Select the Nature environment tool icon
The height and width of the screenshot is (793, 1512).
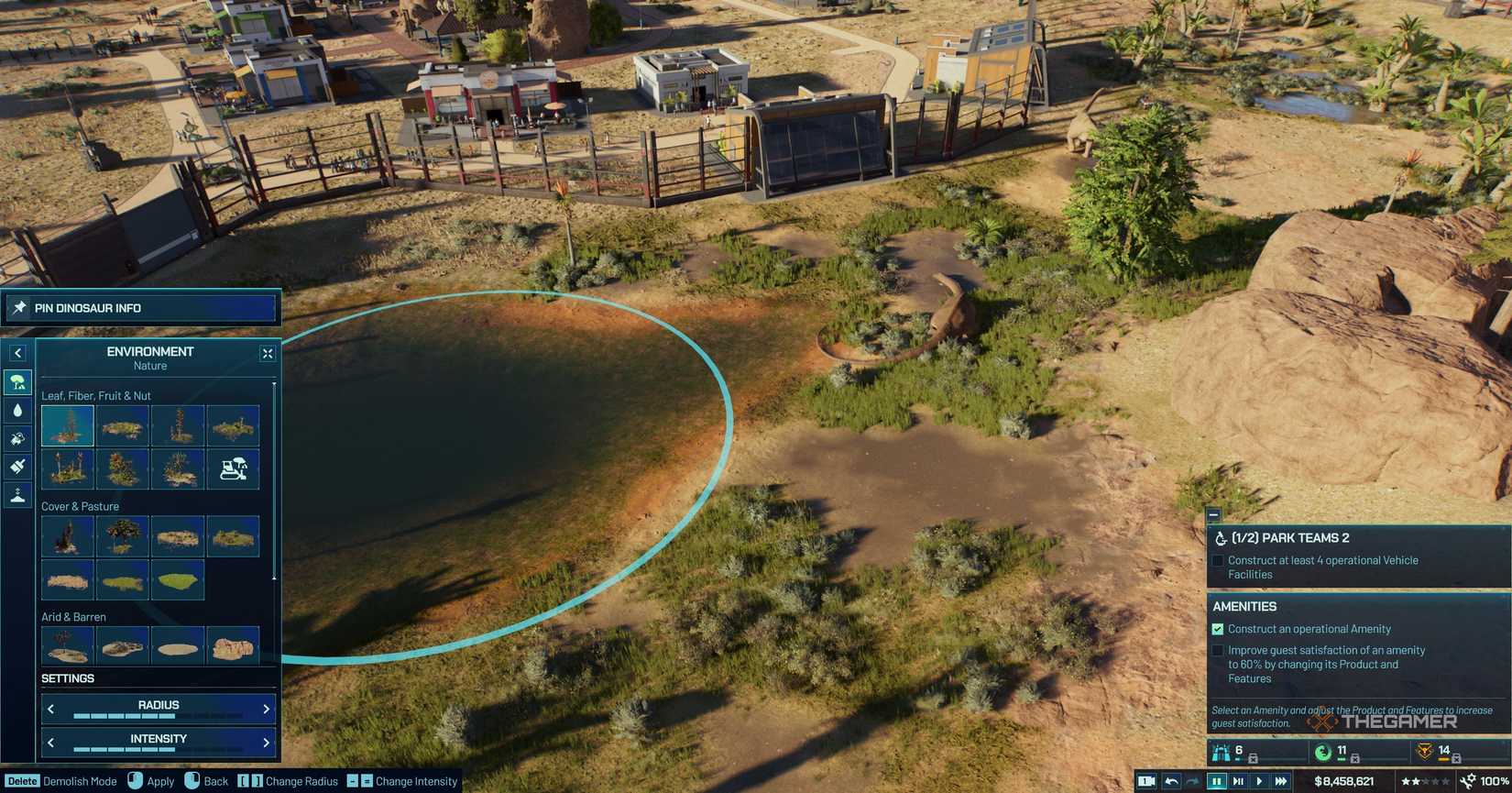tap(16, 381)
